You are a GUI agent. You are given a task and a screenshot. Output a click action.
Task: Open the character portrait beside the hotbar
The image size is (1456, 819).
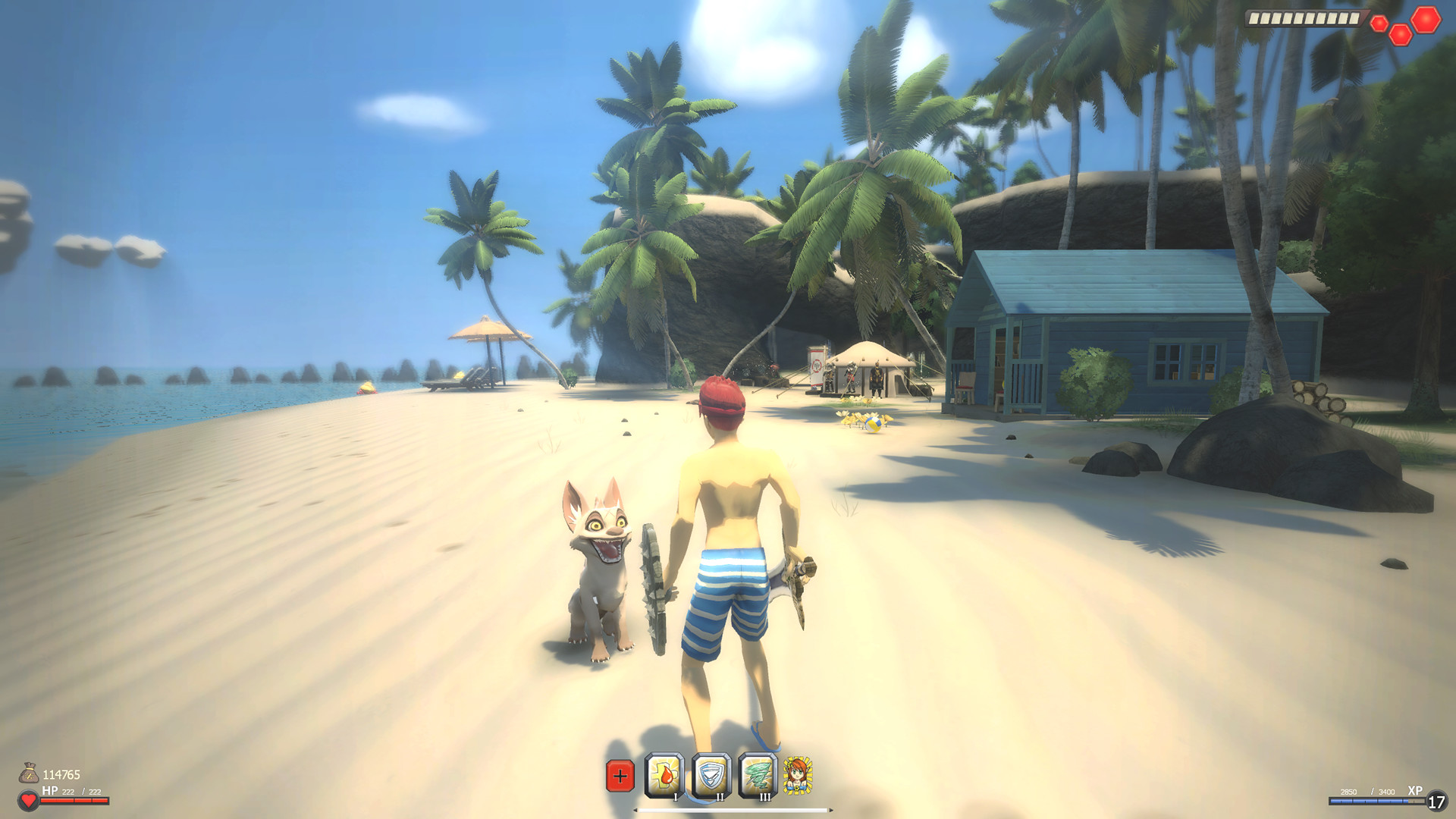[797, 775]
